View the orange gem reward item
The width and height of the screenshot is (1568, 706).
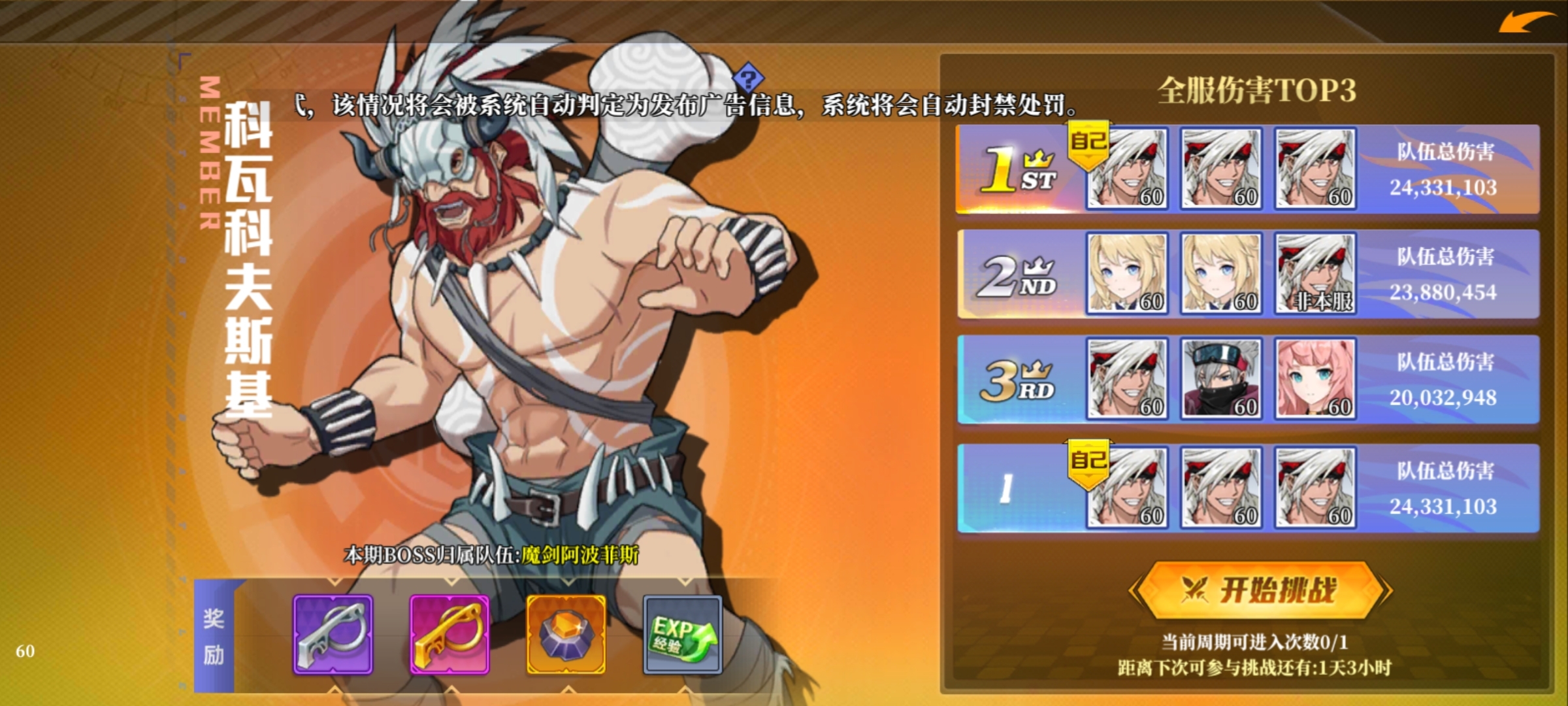point(566,634)
